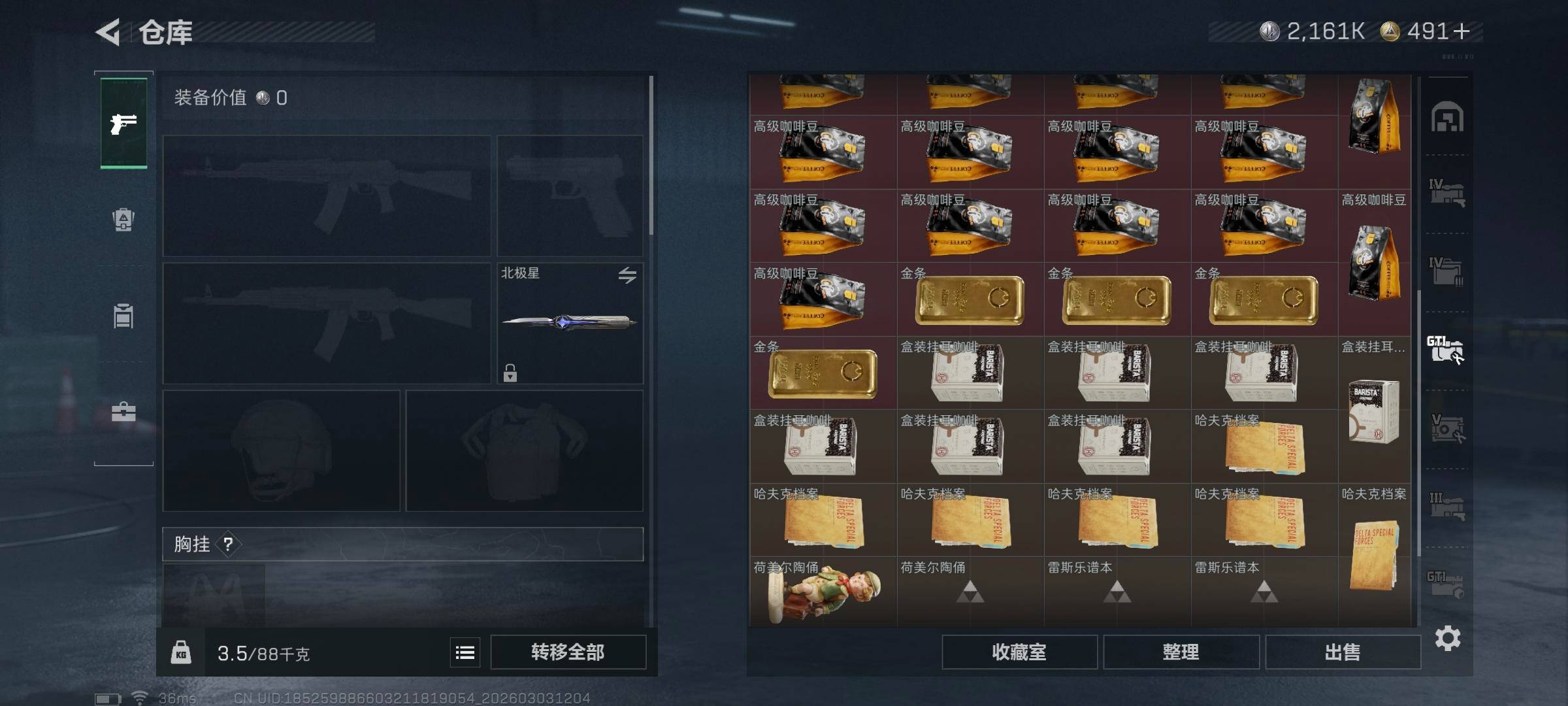
Task: Show the 胸挂 help question mark
Action: point(228,544)
